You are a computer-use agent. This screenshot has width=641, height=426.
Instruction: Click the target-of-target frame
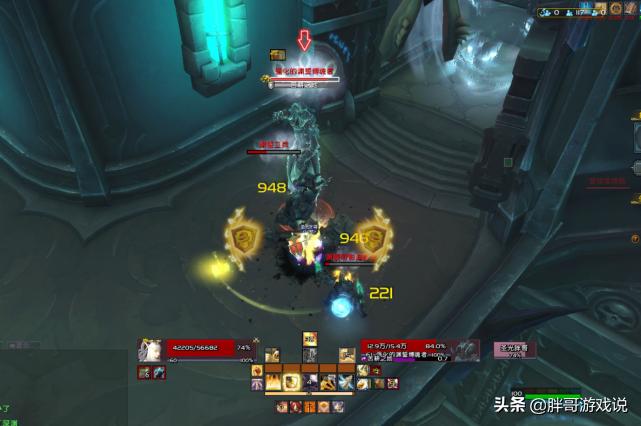[x=517, y=350]
